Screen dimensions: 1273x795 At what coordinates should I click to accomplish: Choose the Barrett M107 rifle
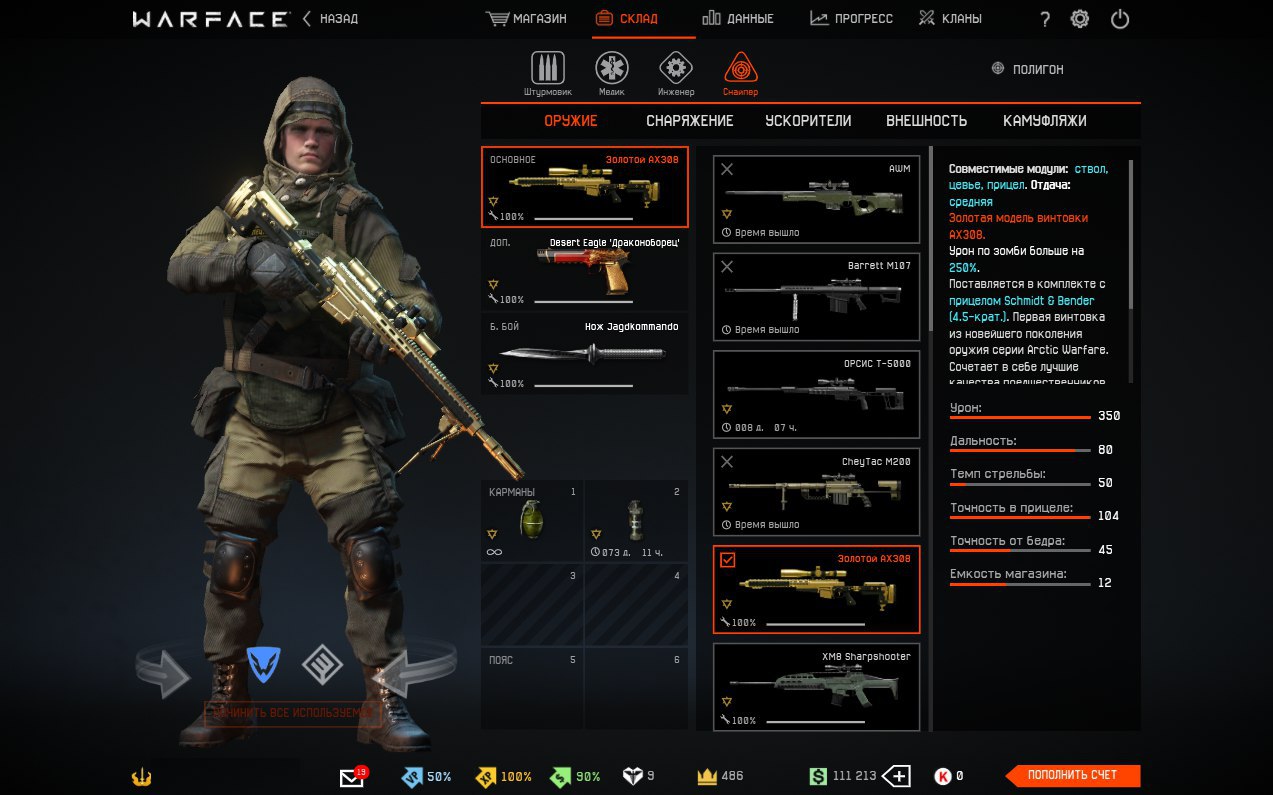(x=816, y=297)
